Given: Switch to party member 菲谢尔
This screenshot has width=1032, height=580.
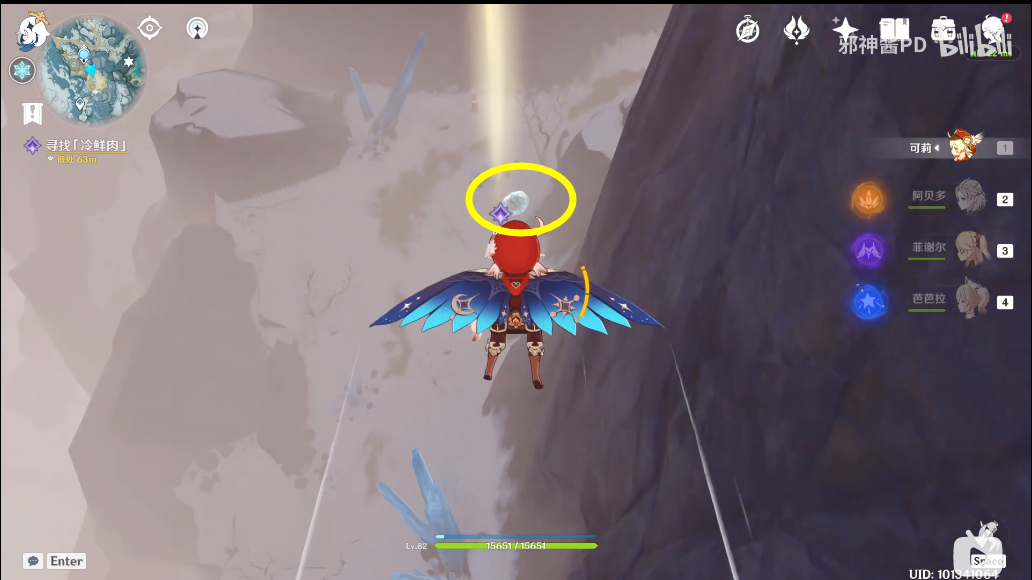Looking at the screenshot, I should pos(968,249).
